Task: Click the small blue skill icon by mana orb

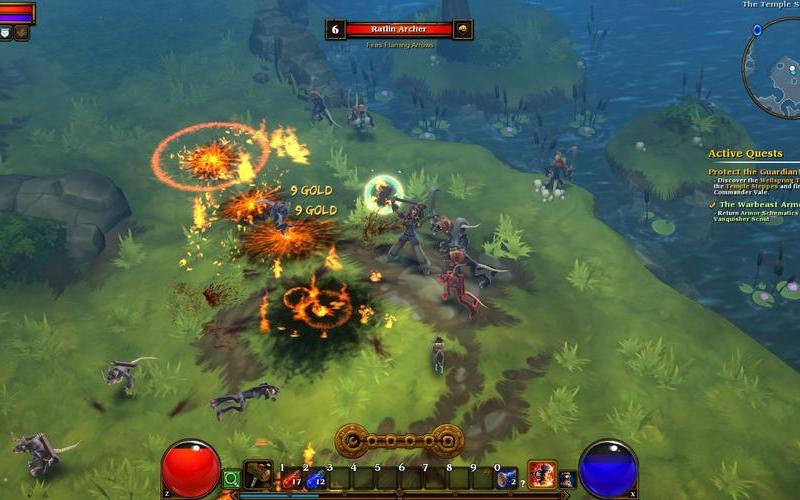Action: coord(567,479)
